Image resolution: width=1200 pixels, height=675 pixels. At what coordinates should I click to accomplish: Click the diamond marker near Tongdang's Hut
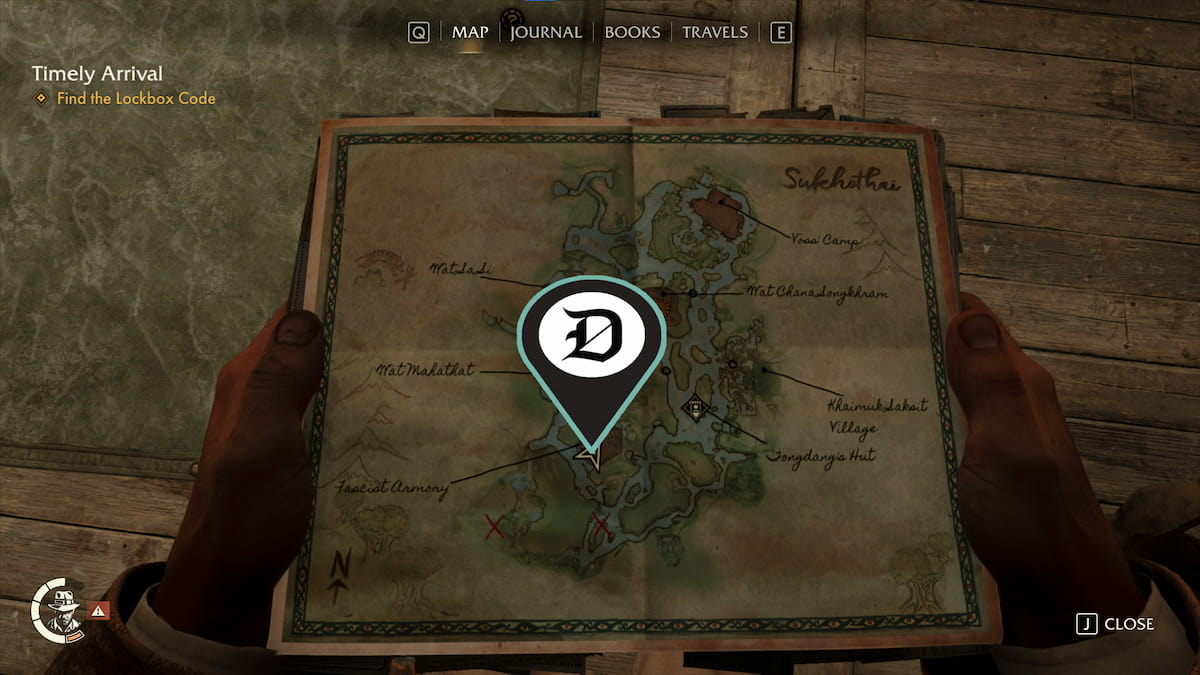point(695,408)
